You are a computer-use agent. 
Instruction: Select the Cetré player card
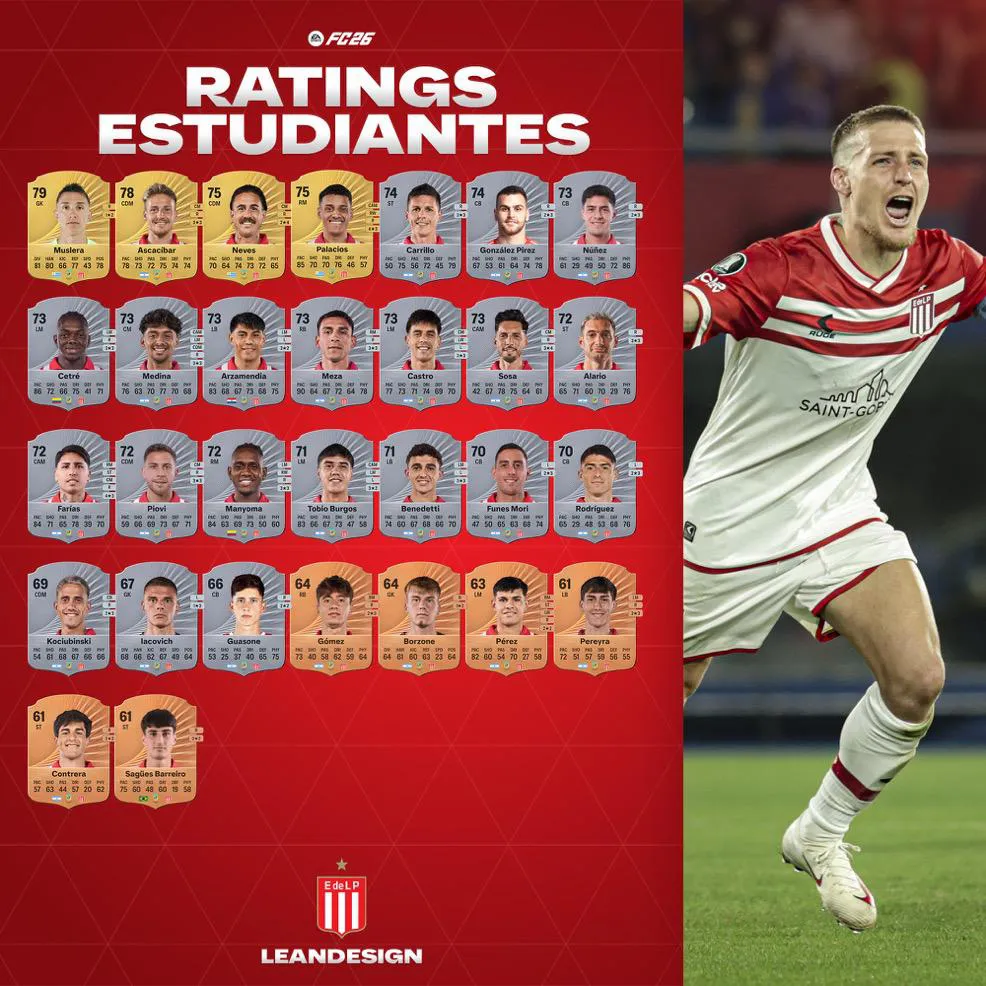(x=68, y=353)
